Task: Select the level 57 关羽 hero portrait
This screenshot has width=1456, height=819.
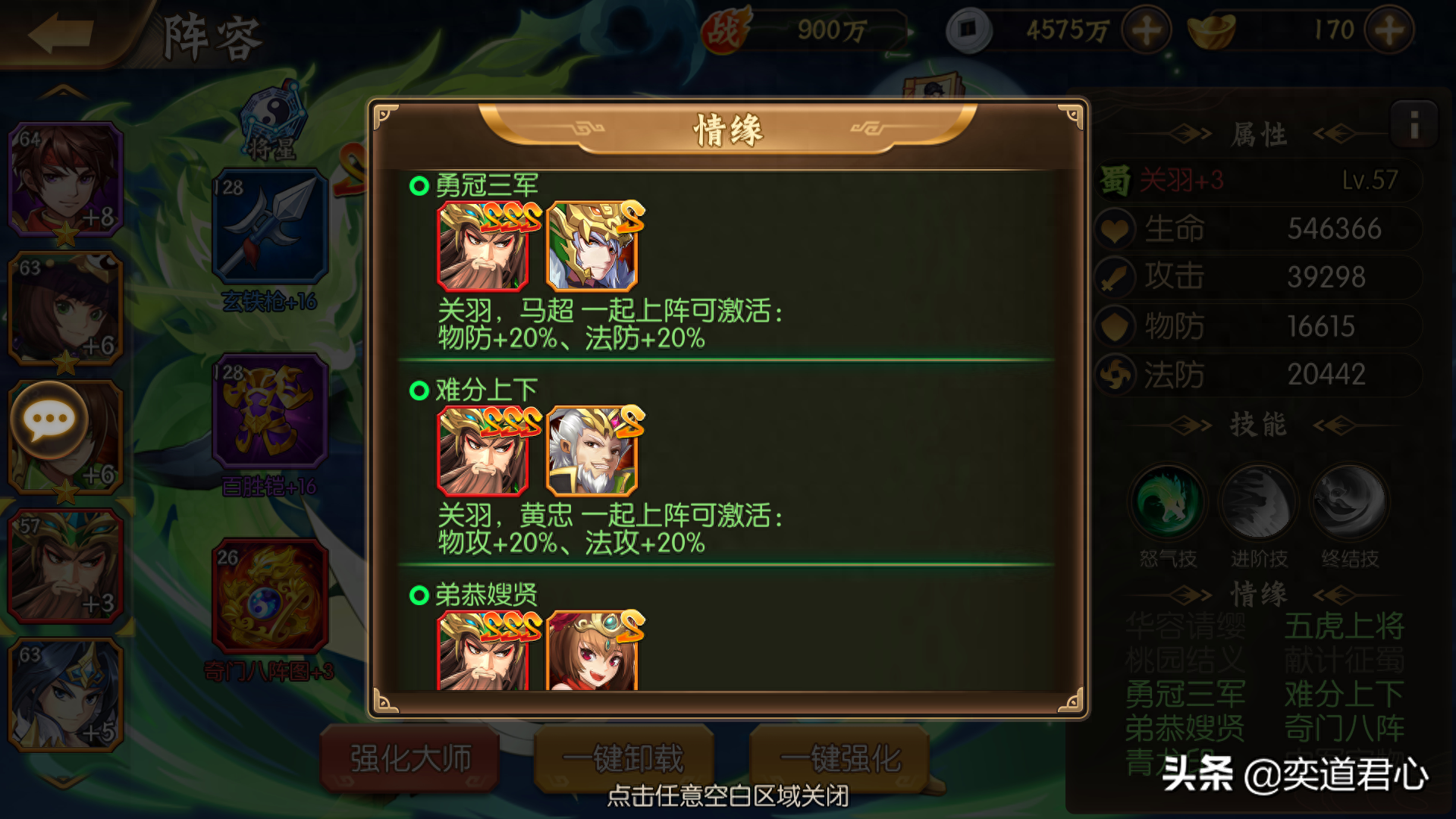Action: (64, 565)
